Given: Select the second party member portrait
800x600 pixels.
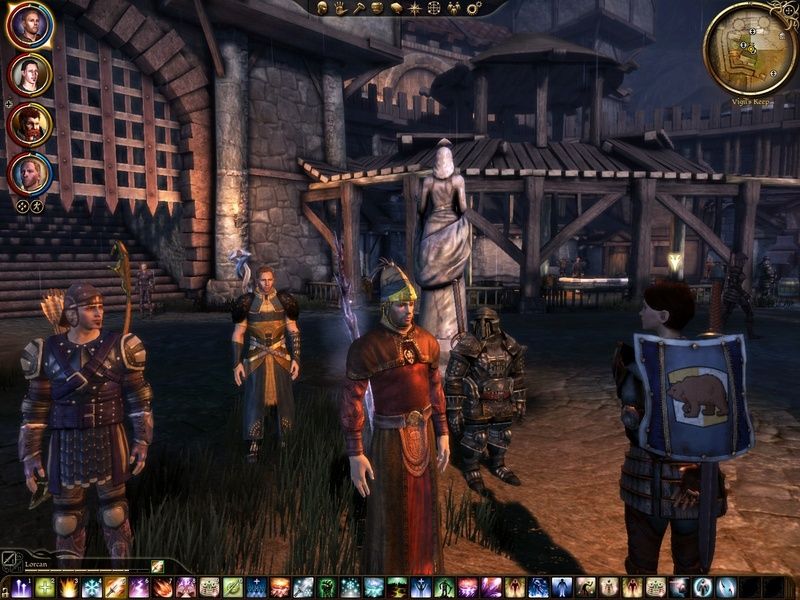Looking at the screenshot, I should (x=30, y=73).
